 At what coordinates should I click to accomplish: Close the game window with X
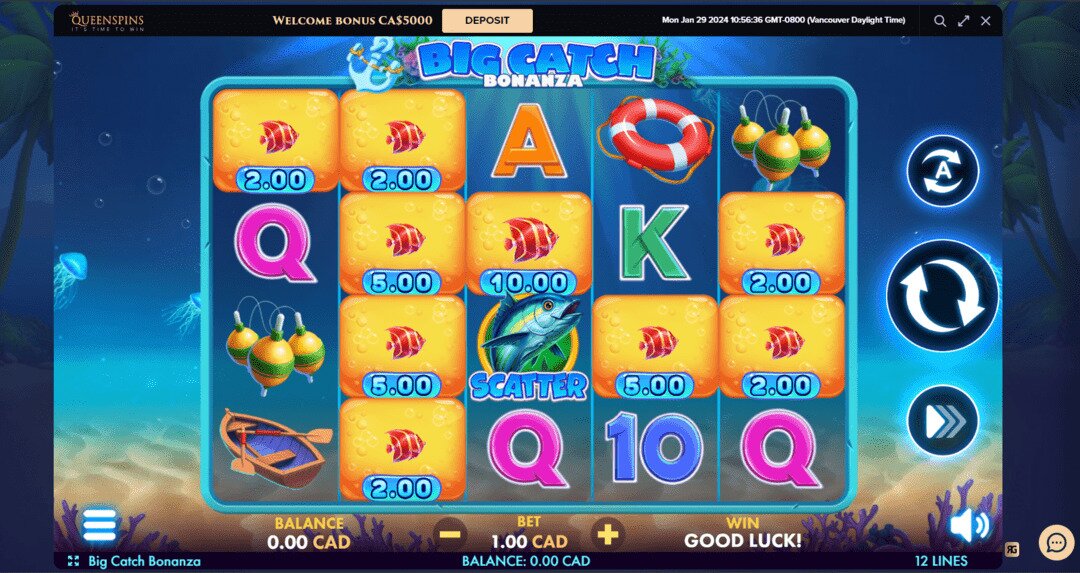(986, 20)
